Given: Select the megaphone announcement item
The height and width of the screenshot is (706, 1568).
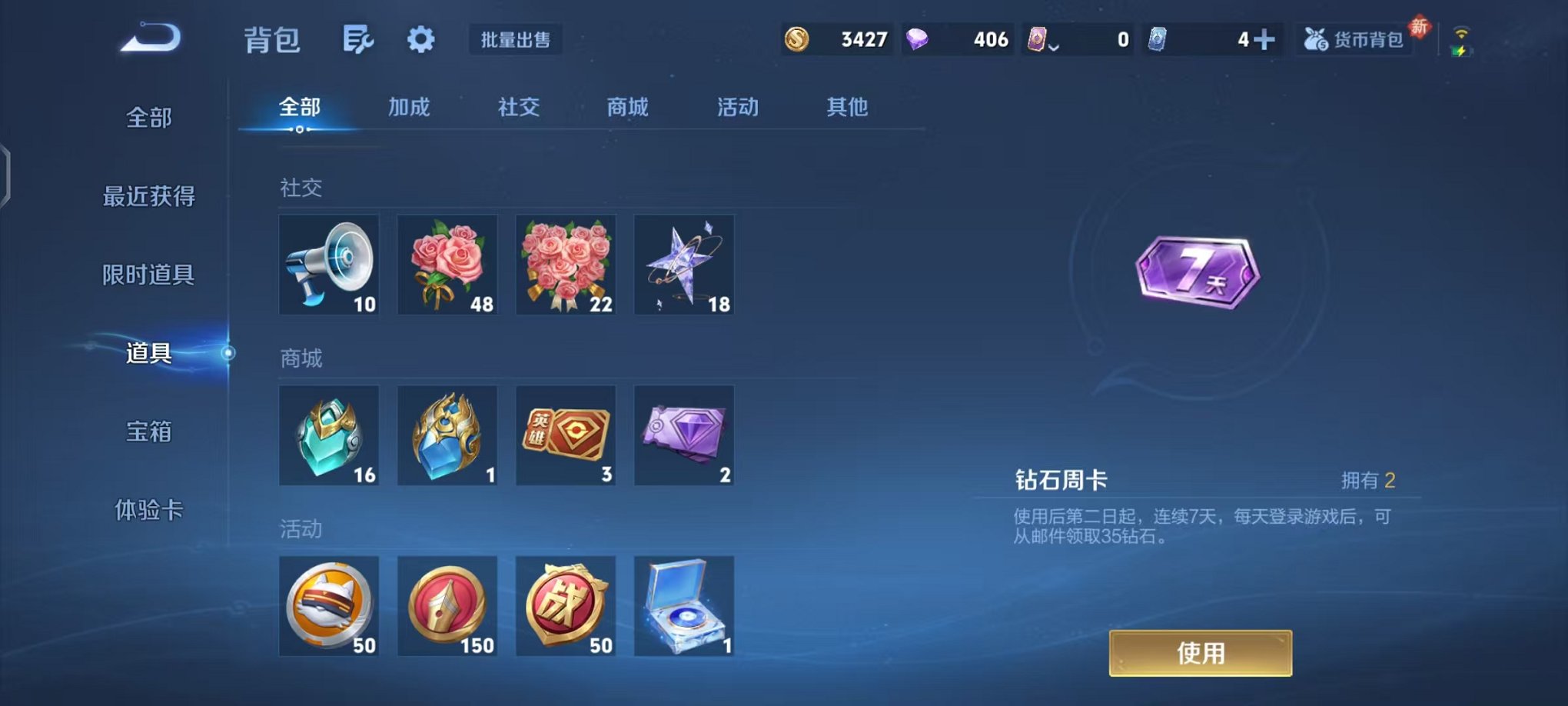Looking at the screenshot, I should pos(329,265).
